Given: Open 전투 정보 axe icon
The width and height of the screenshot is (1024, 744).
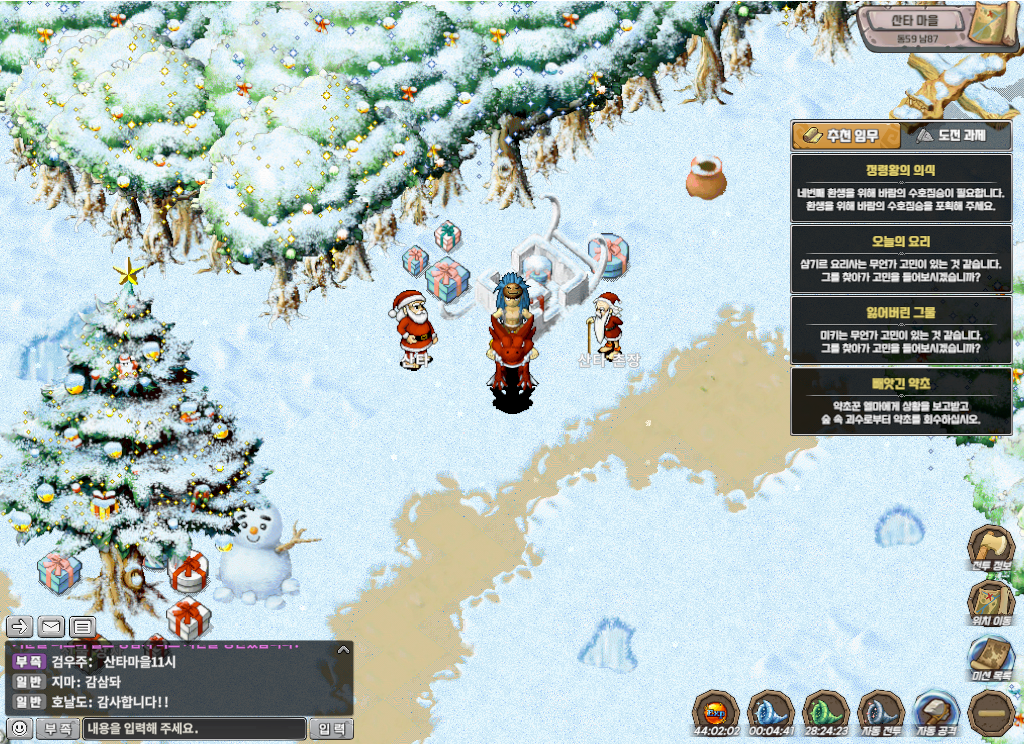Looking at the screenshot, I should pyautogui.click(x=991, y=548).
